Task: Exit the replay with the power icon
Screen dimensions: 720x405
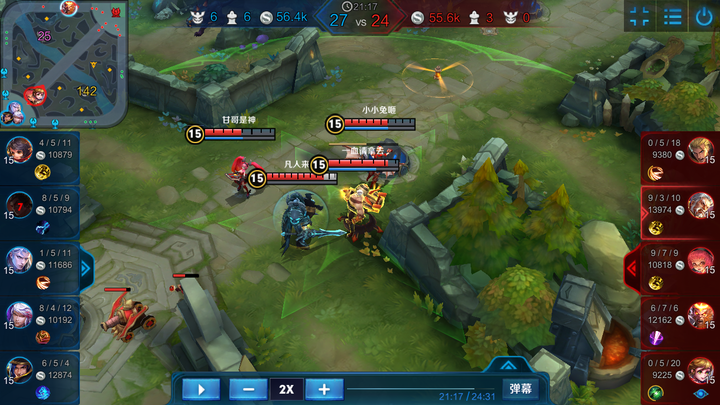Action: pos(704,17)
